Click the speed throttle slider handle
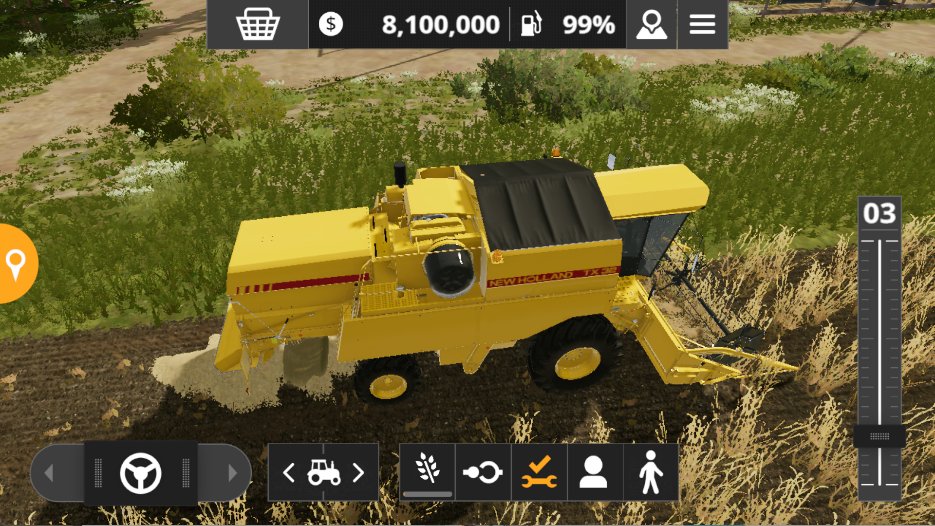The image size is (935, 526). coord(880,437)
